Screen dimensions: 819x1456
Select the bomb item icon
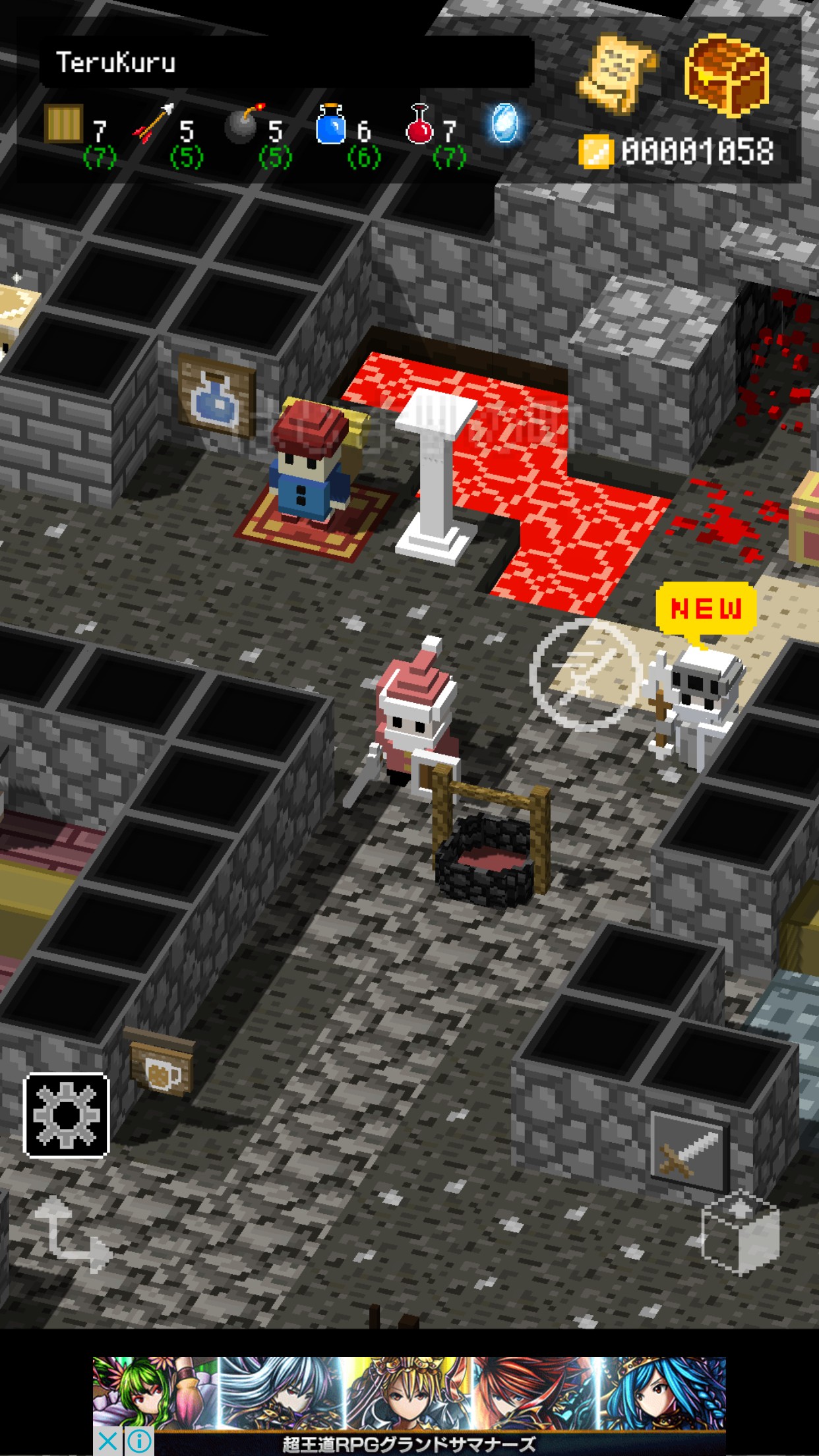[x=243, y=124]
